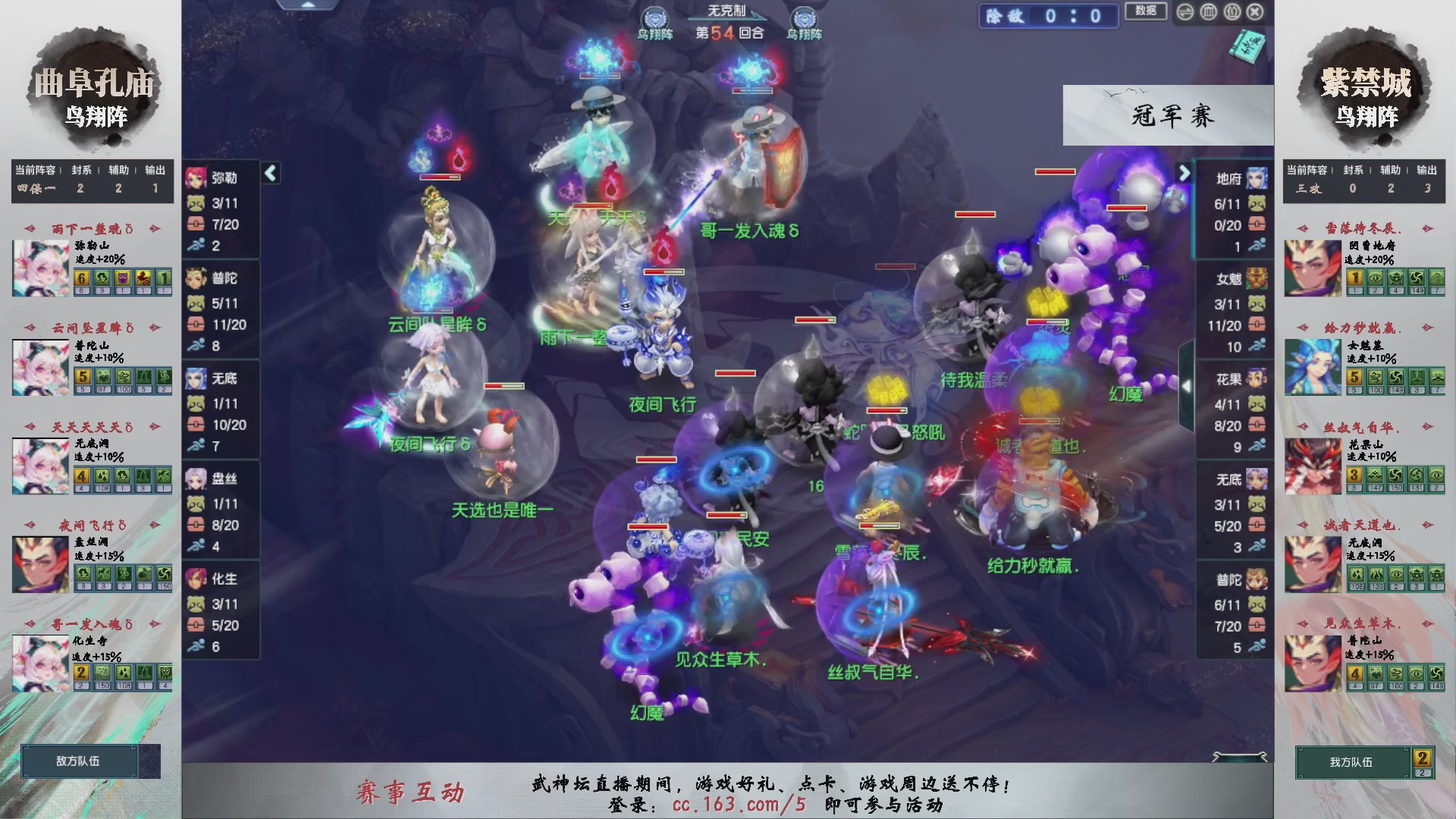Click the roster icon beside the close button
Viewport: 1456px width, 819px height.
(1232, 12)
